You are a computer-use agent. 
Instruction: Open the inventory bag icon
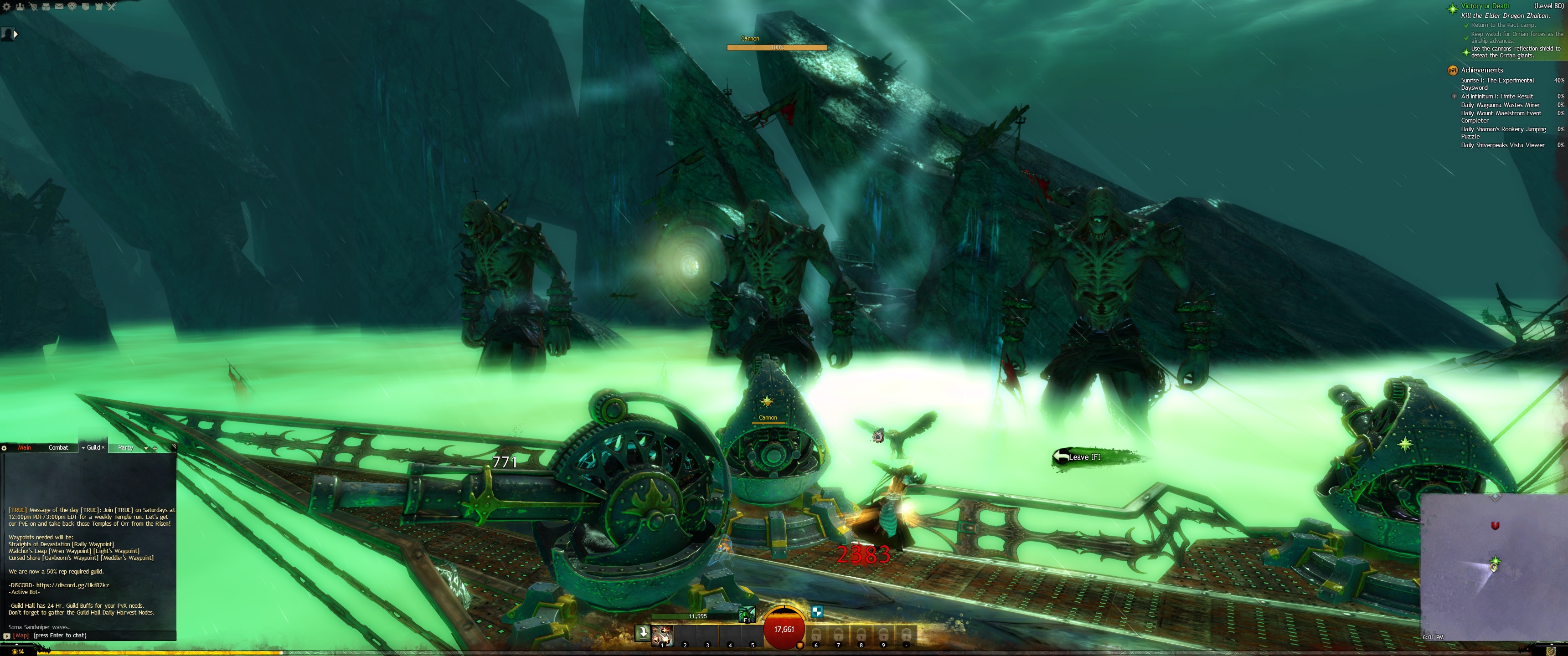click(x=46, y=7)
